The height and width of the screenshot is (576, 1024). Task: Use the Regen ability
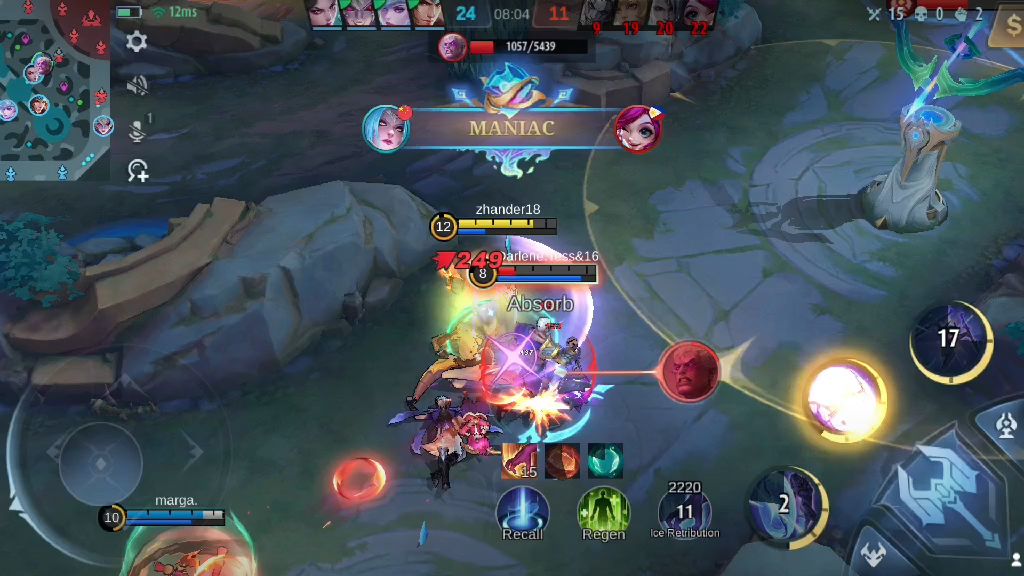(603, 510)
